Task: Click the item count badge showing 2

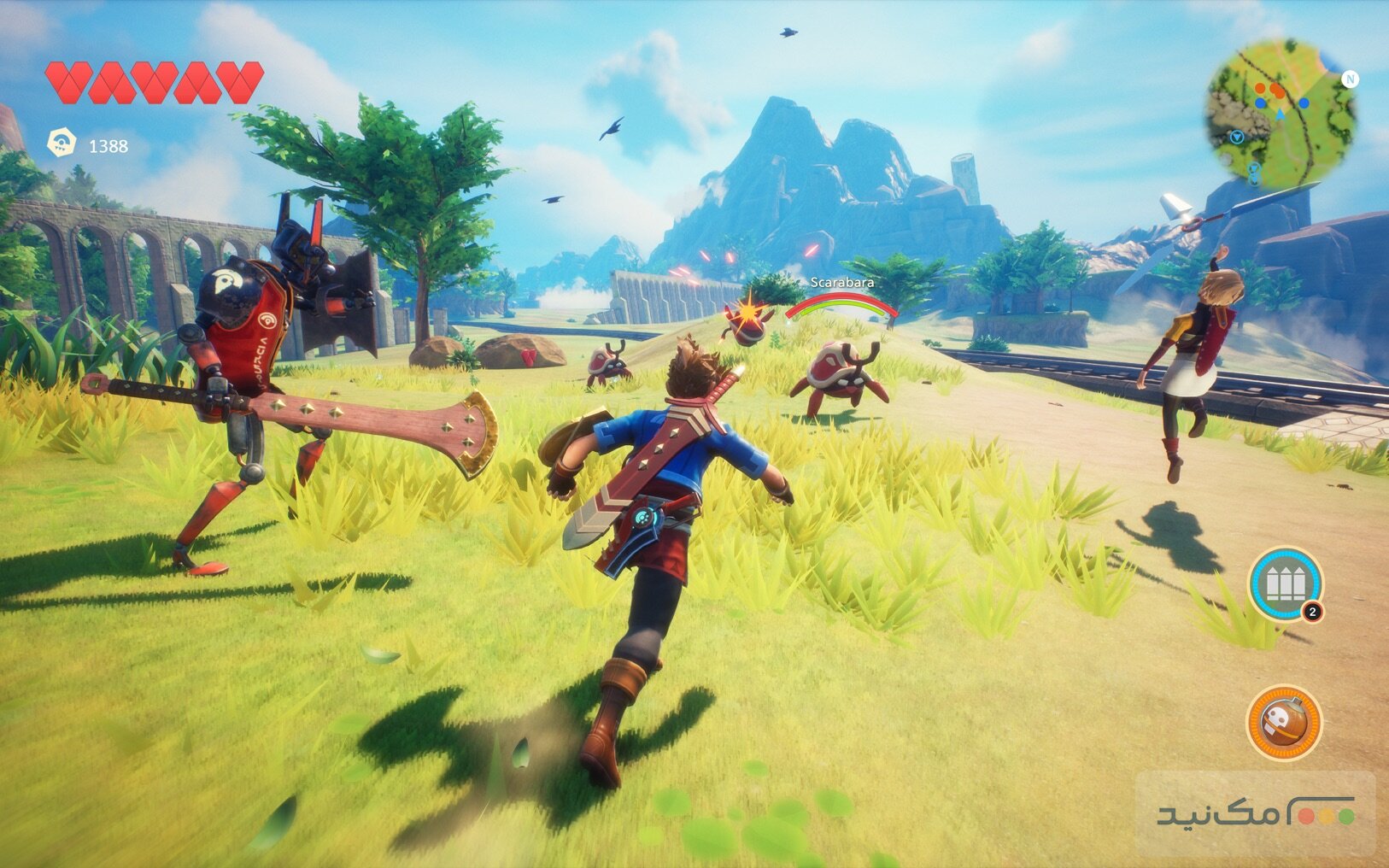Action: pyautogui.click(x=1312, y=611)
